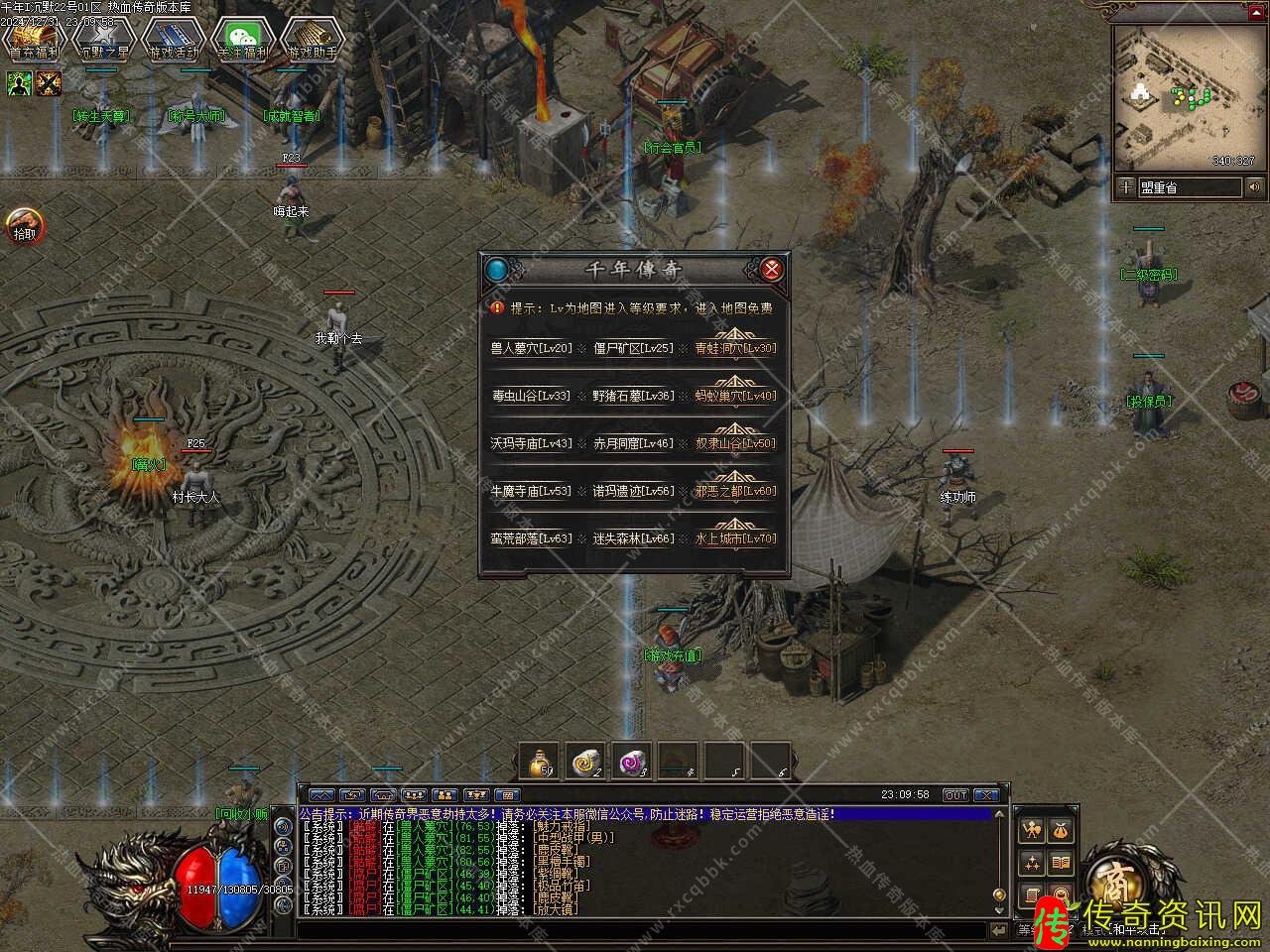
Task: Pick 蚂蚁巢穴 [Lv40] from the list
Action: coord(735,396)
